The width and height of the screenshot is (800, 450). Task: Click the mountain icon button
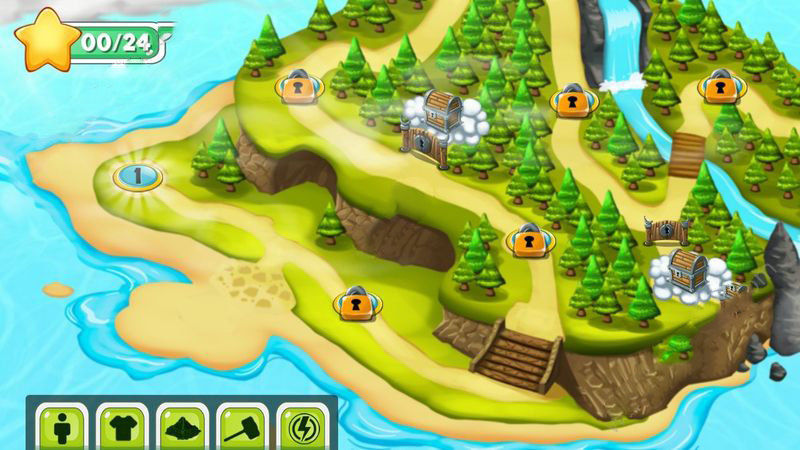[180, 427]
